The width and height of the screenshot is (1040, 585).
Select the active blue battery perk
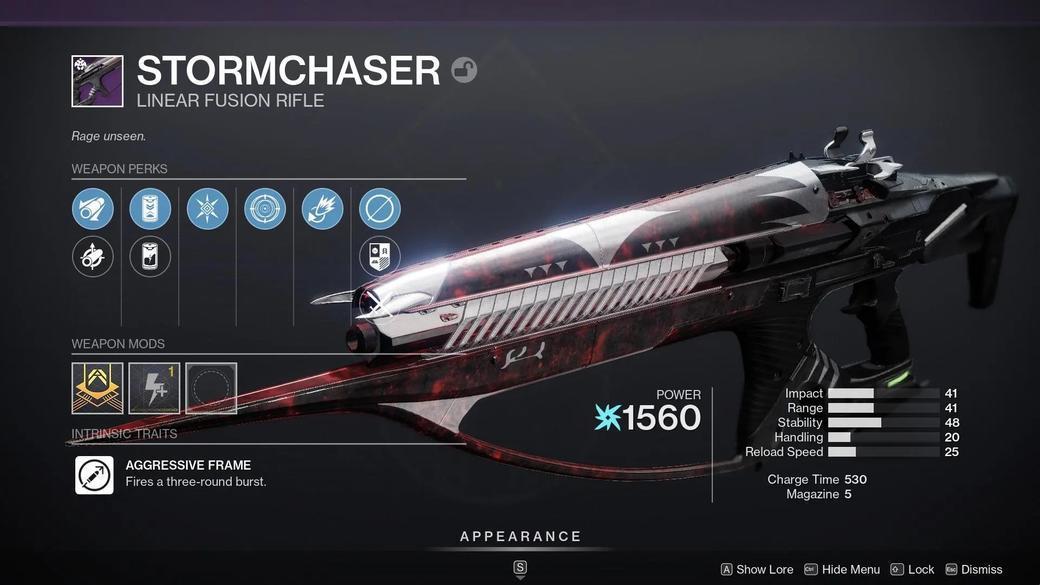pos(150,209)
